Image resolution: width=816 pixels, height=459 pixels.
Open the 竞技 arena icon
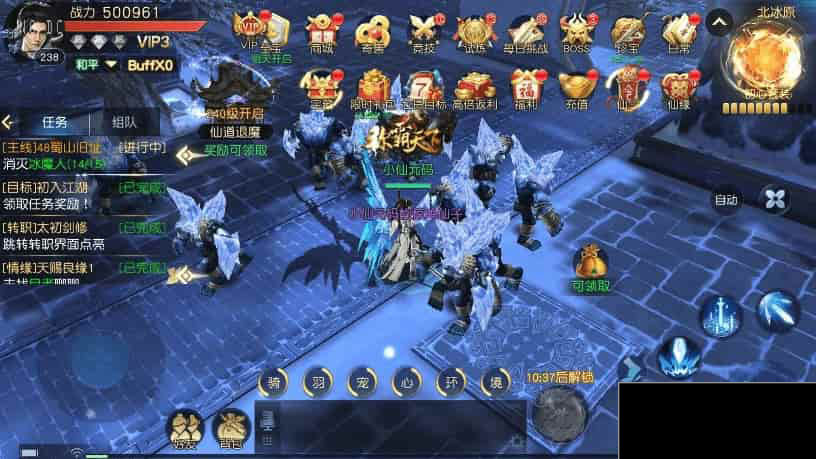pos(421,31)
